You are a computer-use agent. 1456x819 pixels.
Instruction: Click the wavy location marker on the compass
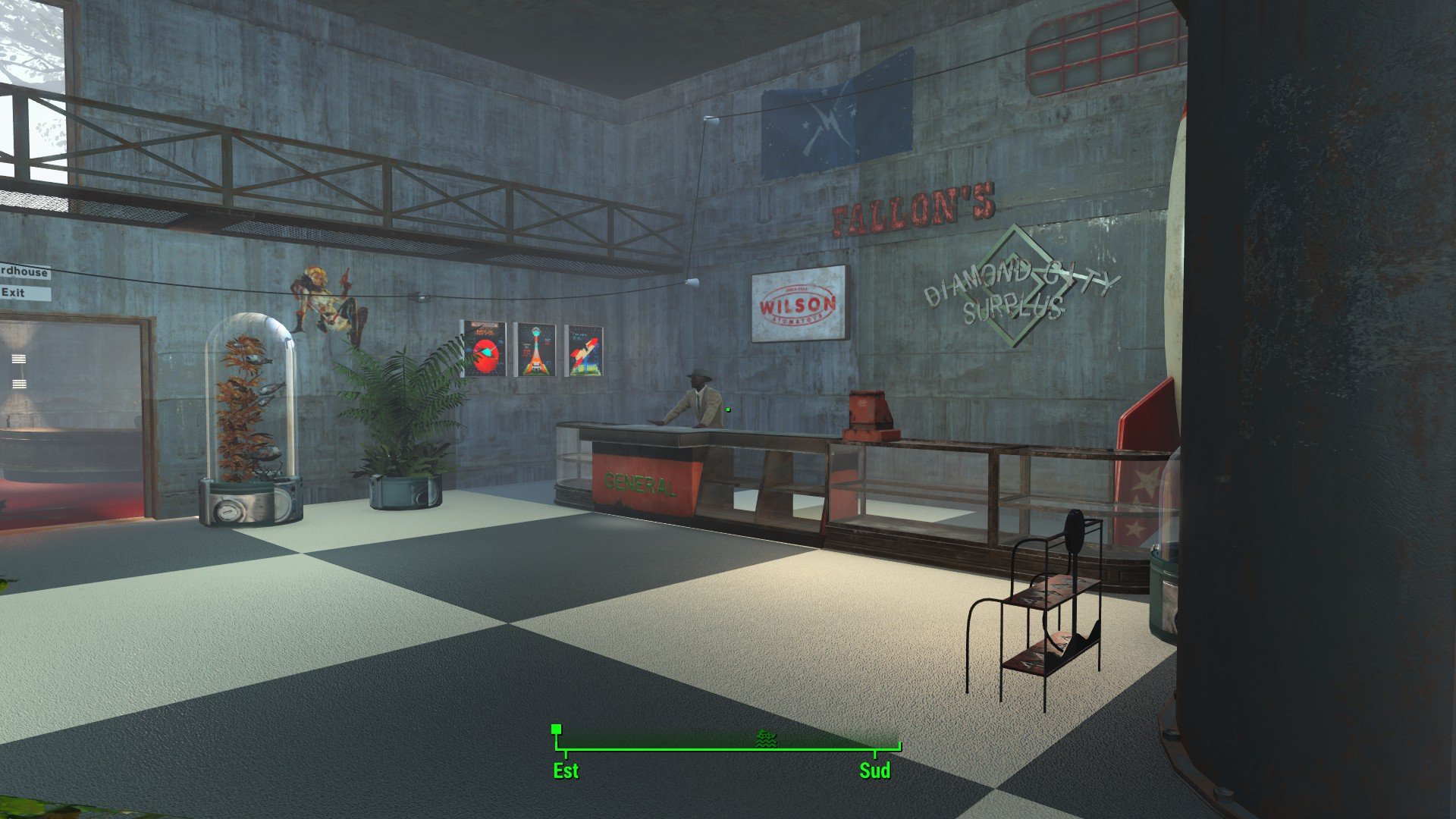click(x=767, y=738)
